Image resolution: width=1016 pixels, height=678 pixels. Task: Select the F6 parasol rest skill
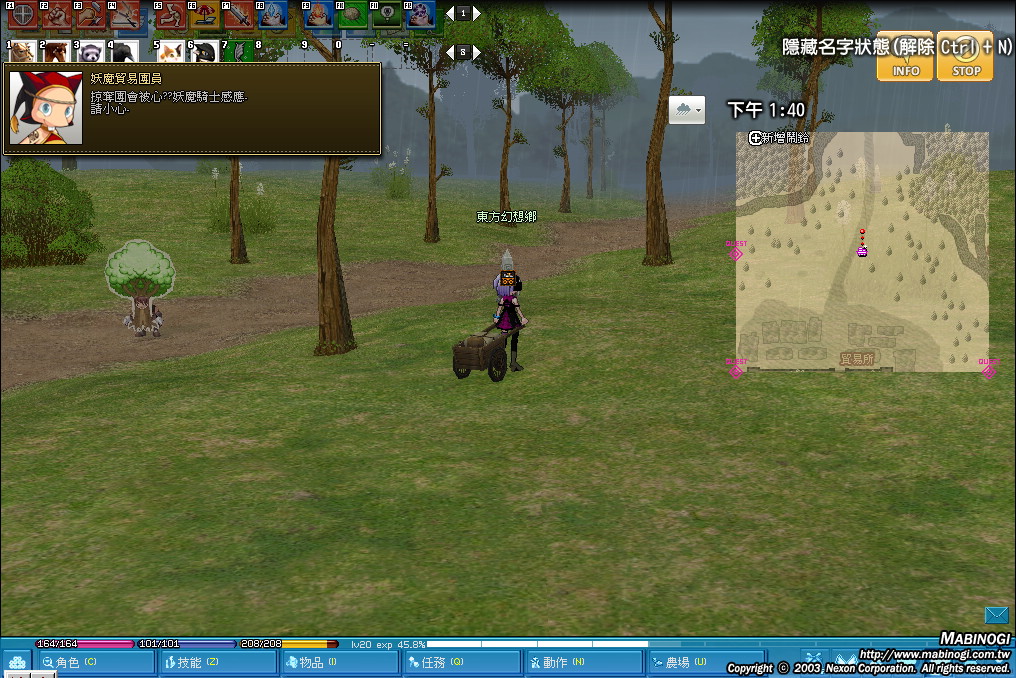point(205,14)
